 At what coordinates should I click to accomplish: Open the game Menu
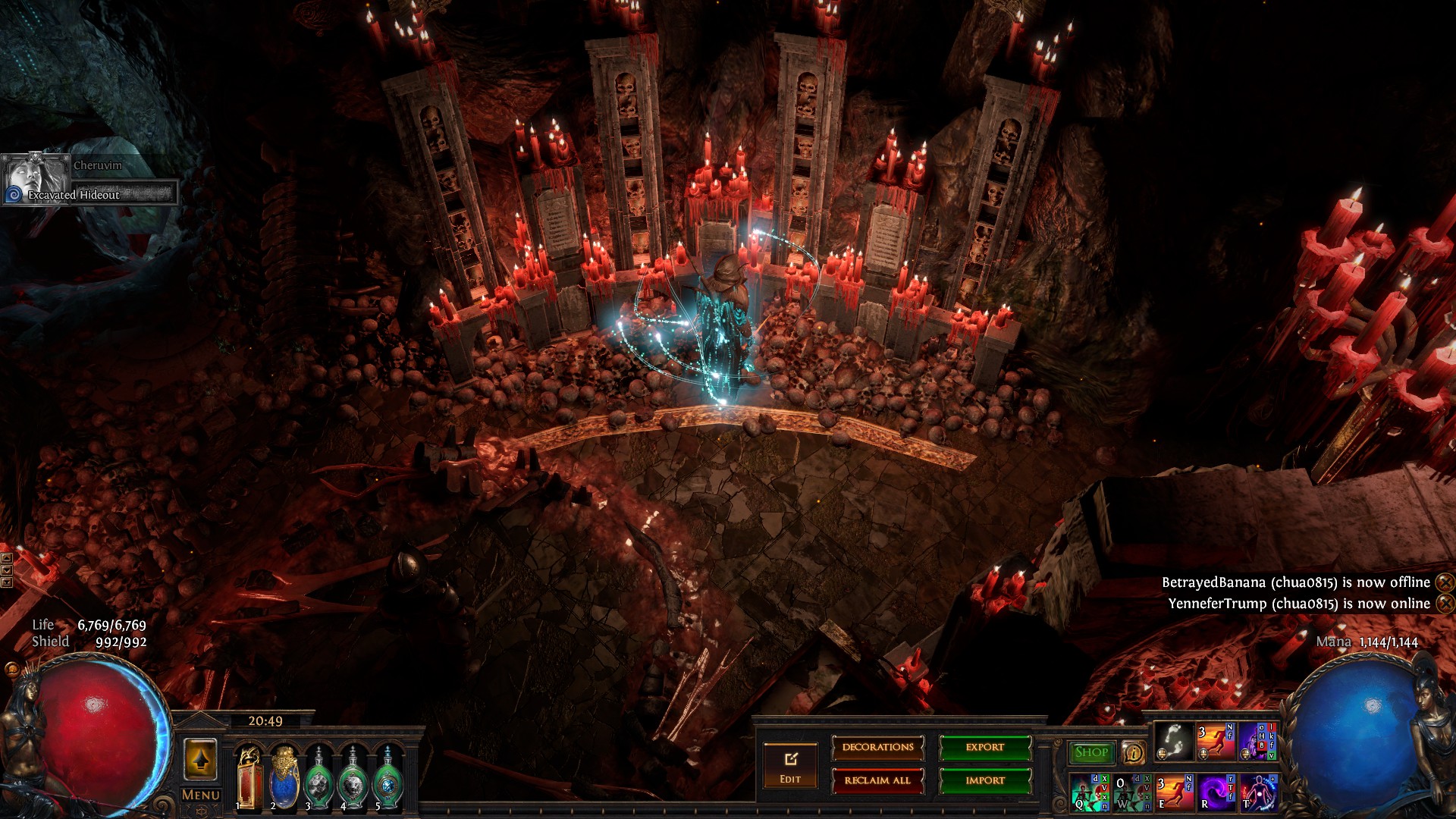(x=201, y=795)
